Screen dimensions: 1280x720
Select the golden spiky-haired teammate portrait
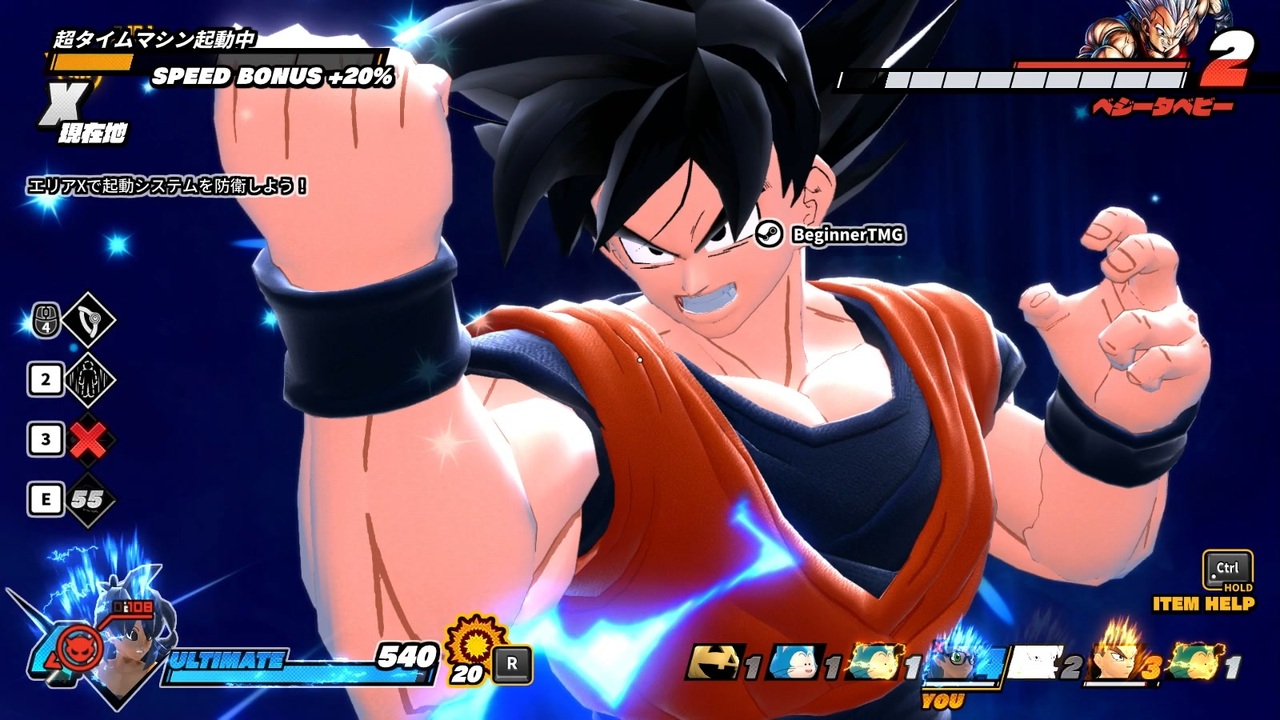(x=1116, y=660)
